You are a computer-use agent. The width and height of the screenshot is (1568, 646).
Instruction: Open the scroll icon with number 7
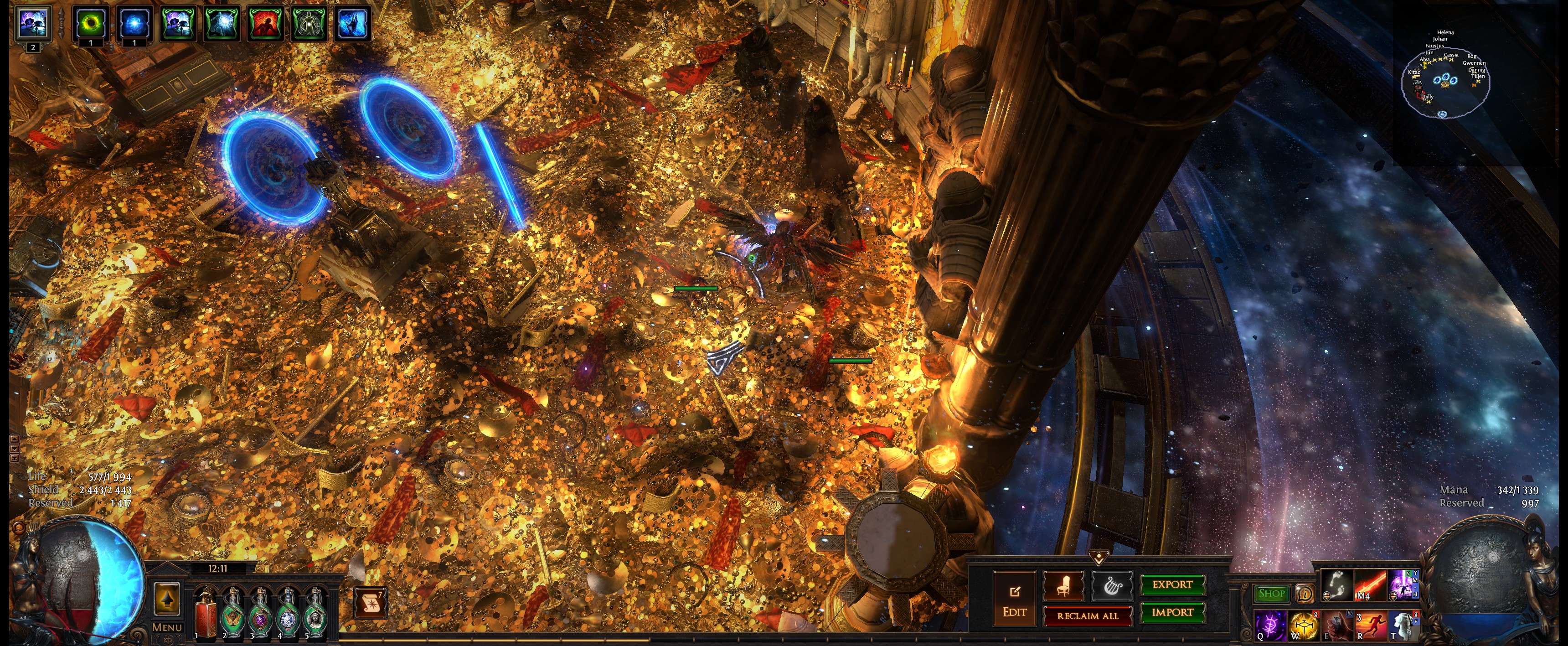(370, 603)
